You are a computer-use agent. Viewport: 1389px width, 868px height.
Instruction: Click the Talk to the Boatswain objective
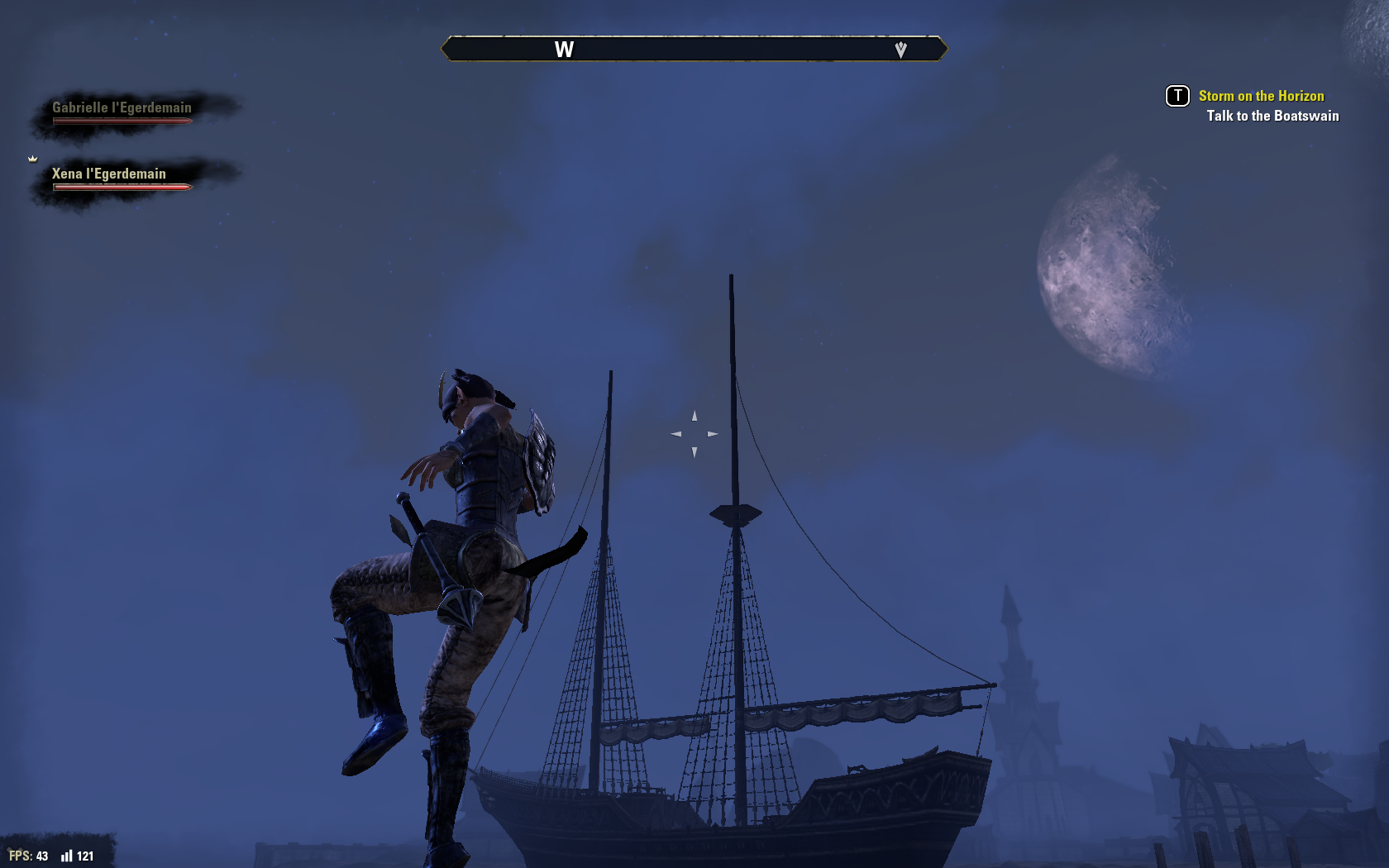tap(1272, 116)
